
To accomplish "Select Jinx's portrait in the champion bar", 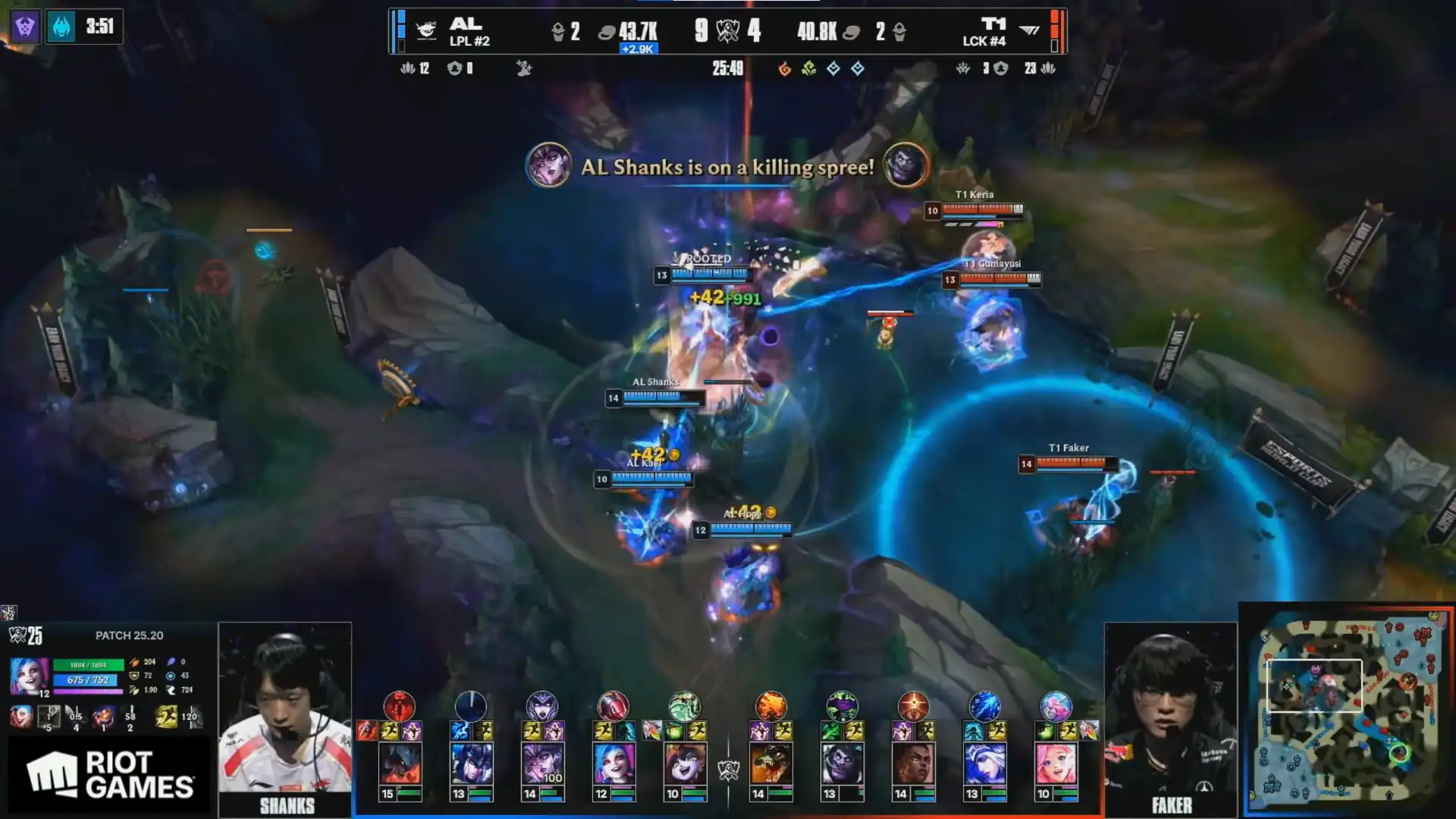I will pyautogui.click(x=613, y=764).
